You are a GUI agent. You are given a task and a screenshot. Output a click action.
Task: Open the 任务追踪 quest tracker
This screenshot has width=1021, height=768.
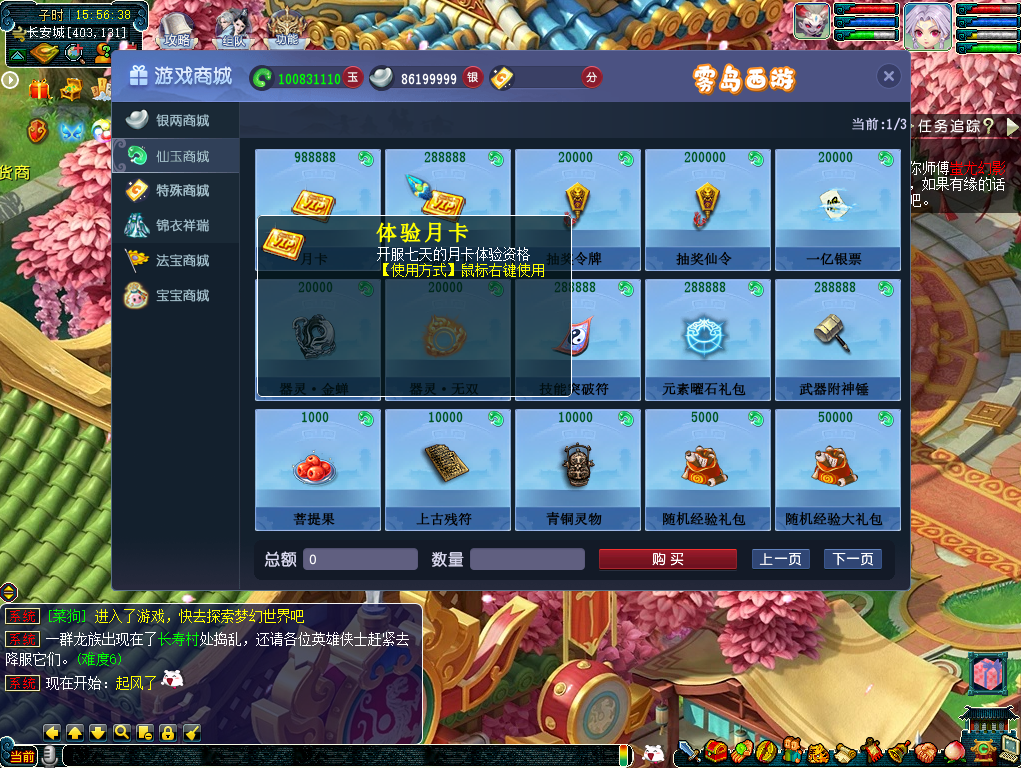click(x=956, y=126)
